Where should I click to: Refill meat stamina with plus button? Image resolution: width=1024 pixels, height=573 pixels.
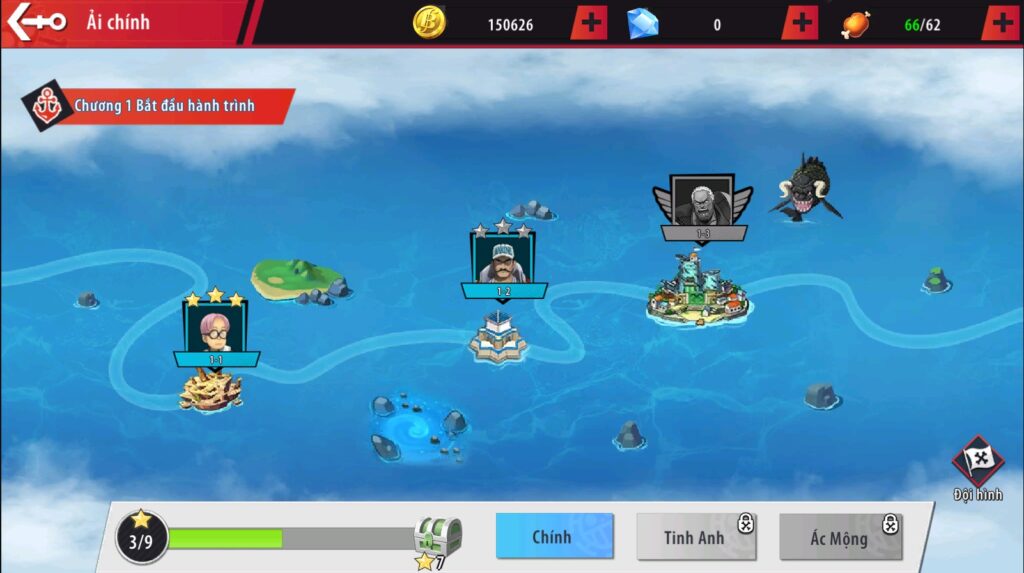[x=1001, y=23]
